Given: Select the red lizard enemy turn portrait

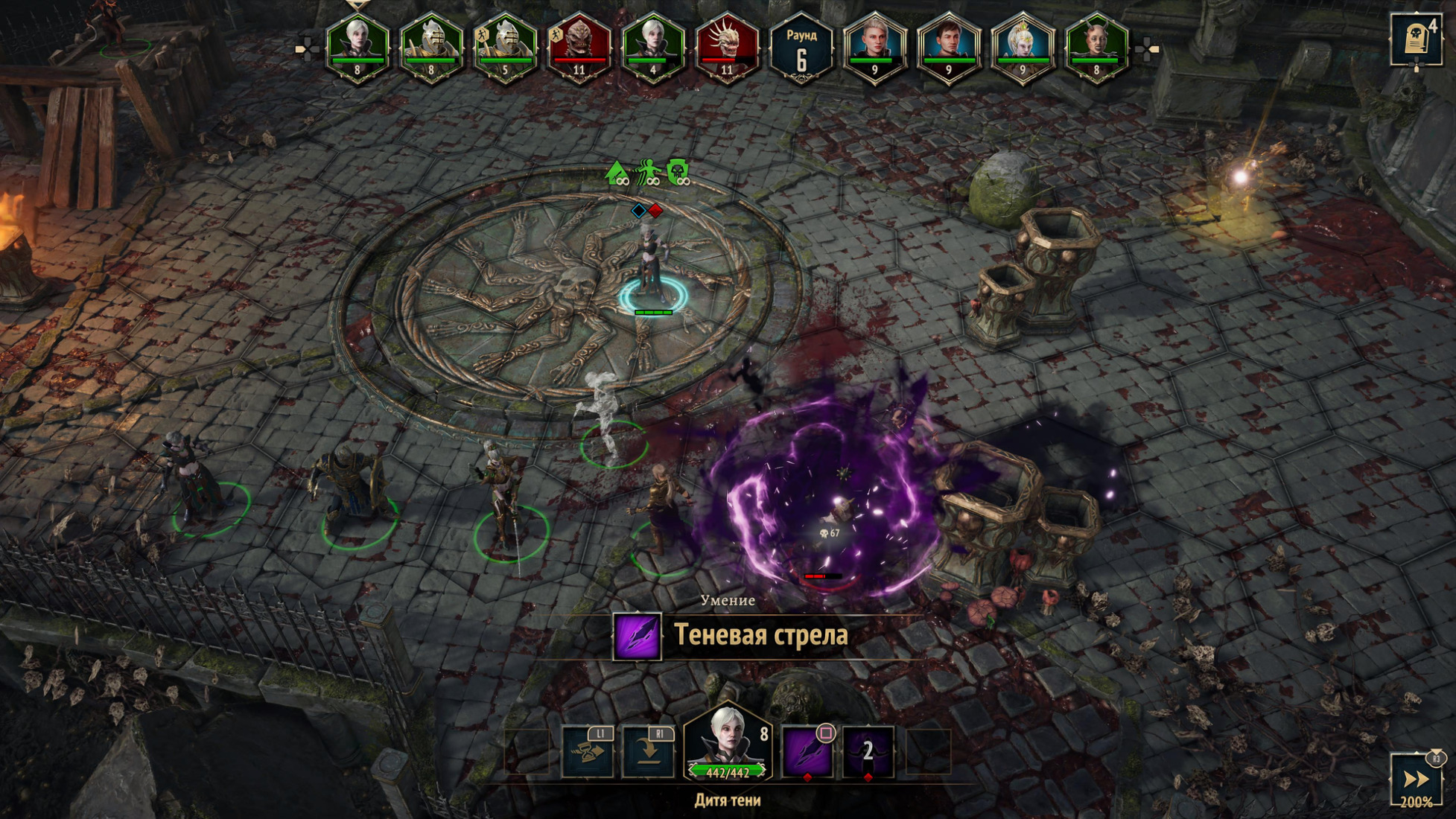Looking at the screenshot, I should pos(579,46).
